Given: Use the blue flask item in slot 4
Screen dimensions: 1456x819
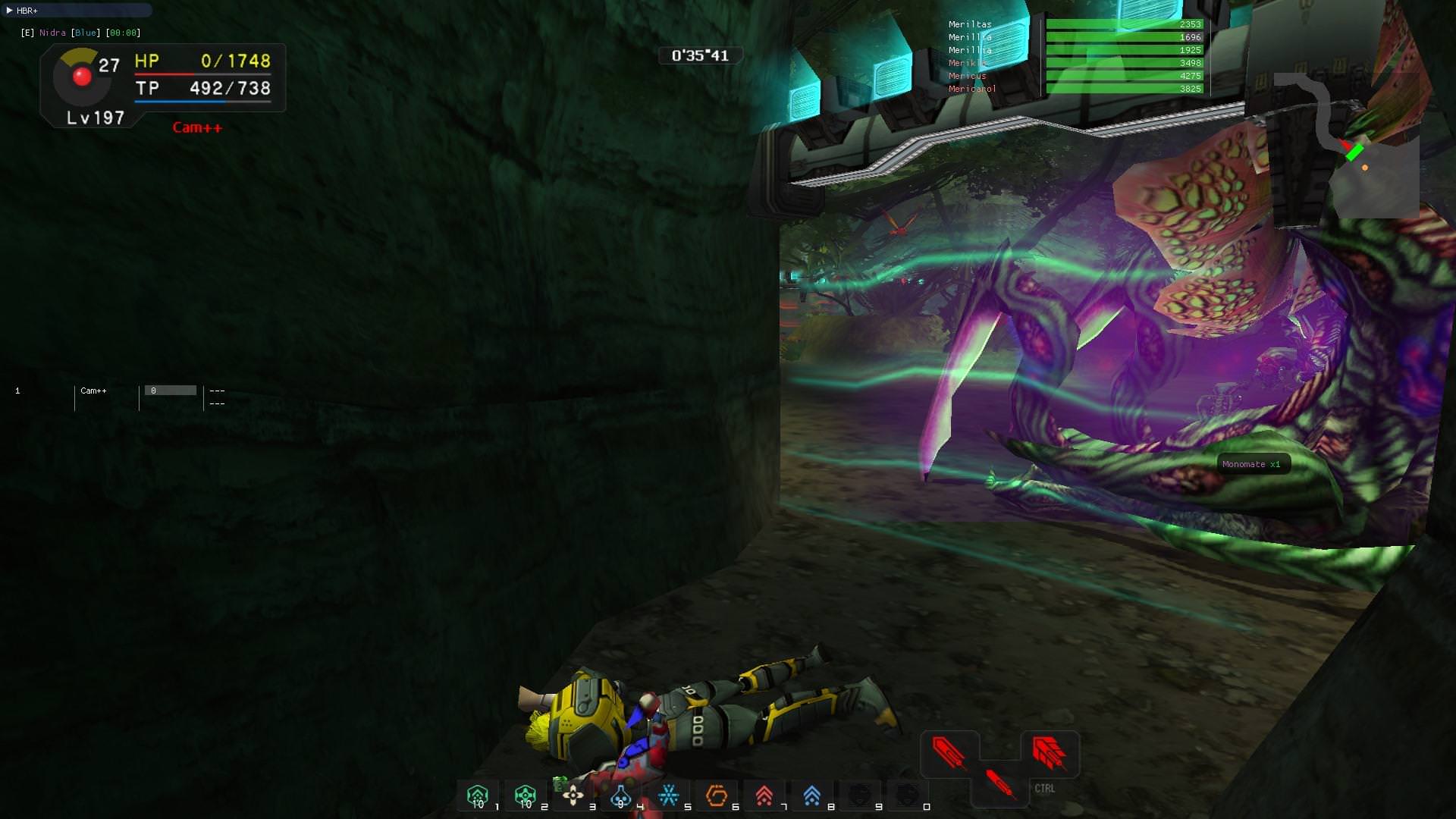Looking at the screenshot, I should click(x=621, y=795).
